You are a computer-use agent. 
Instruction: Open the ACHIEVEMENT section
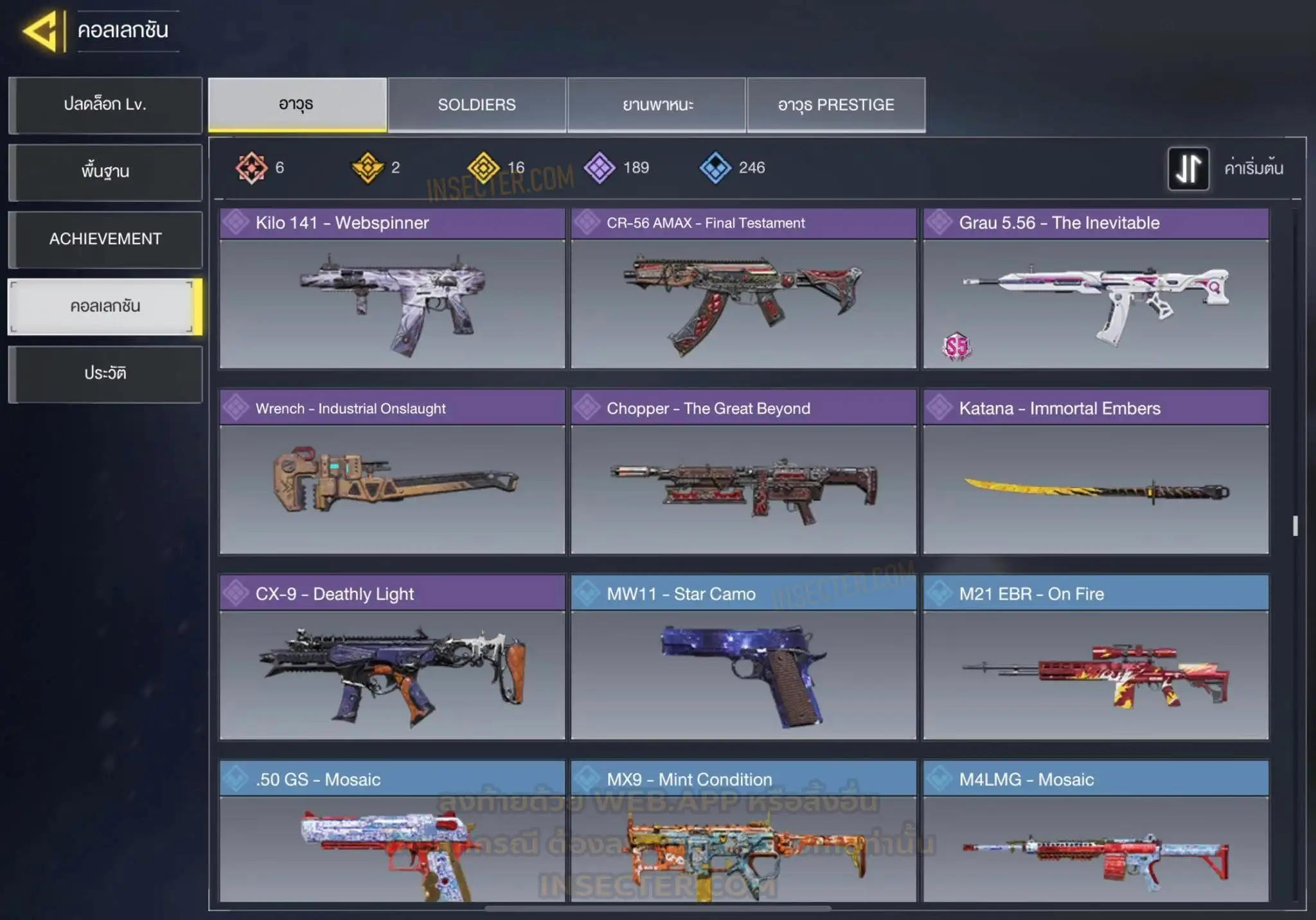105,239
